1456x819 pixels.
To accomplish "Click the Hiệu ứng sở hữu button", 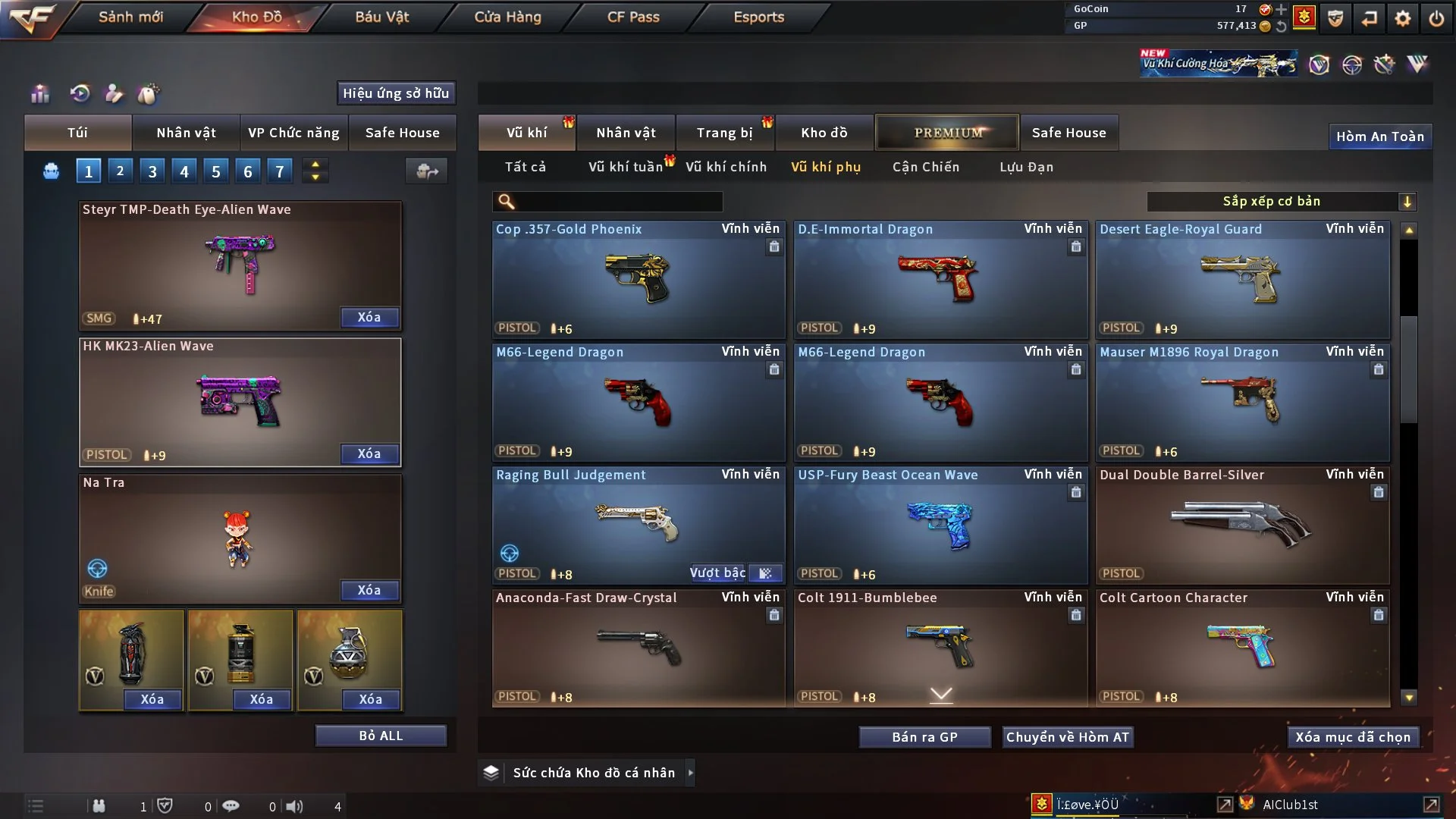I will pos(396,93).
